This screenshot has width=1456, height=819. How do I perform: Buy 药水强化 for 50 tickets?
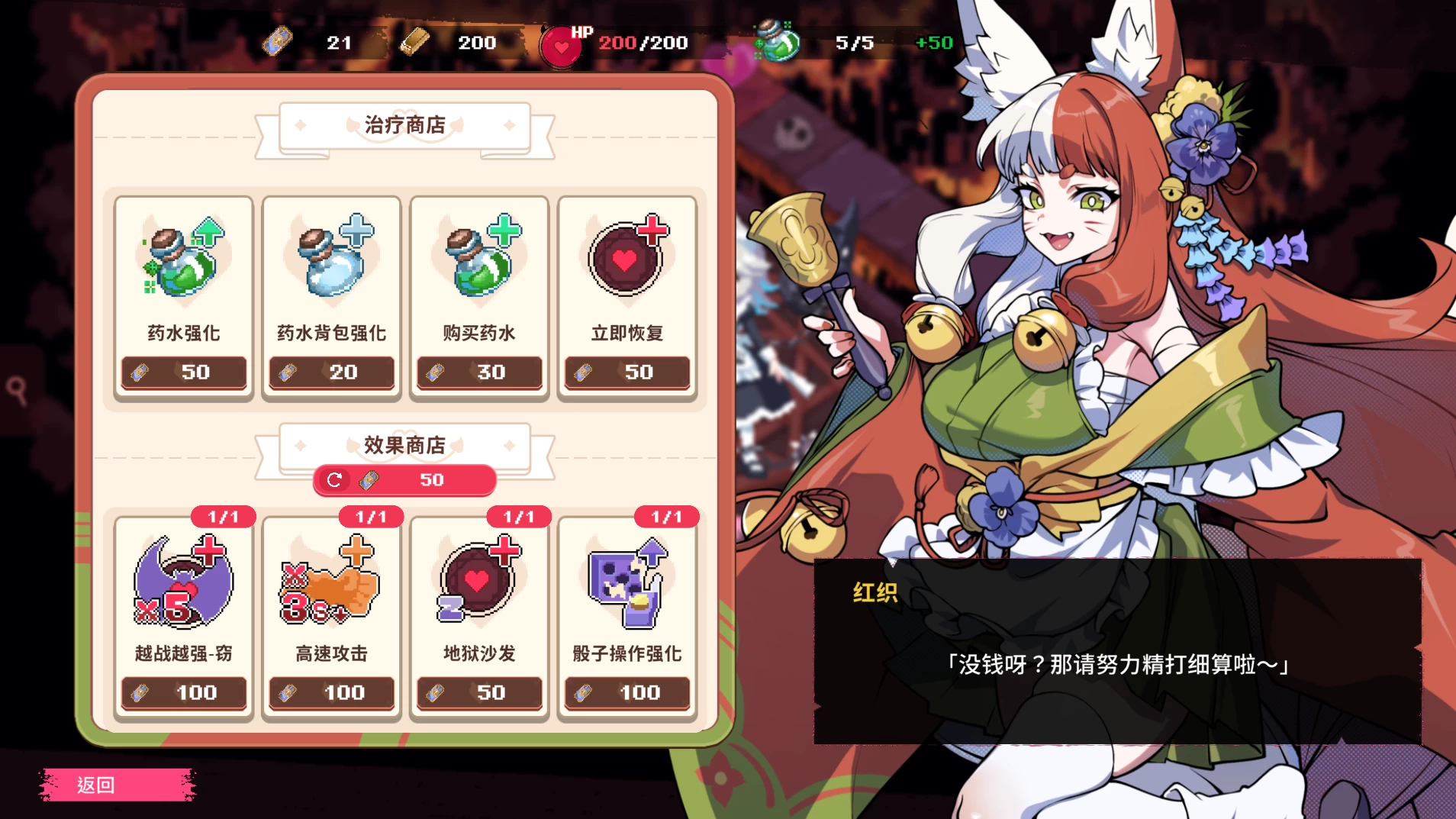click(183, 372)
